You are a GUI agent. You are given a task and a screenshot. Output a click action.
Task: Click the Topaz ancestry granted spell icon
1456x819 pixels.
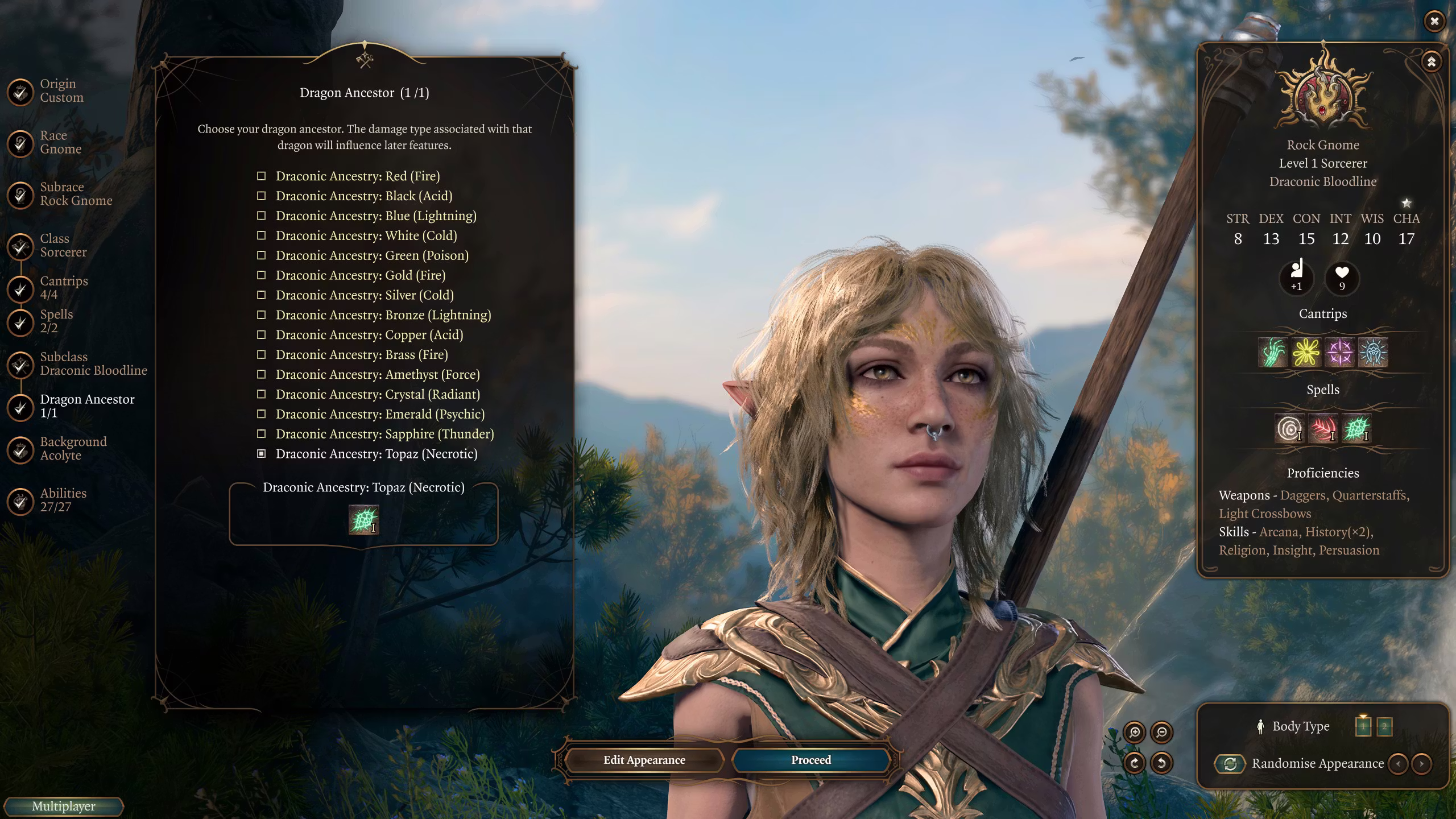pos(363,520)
